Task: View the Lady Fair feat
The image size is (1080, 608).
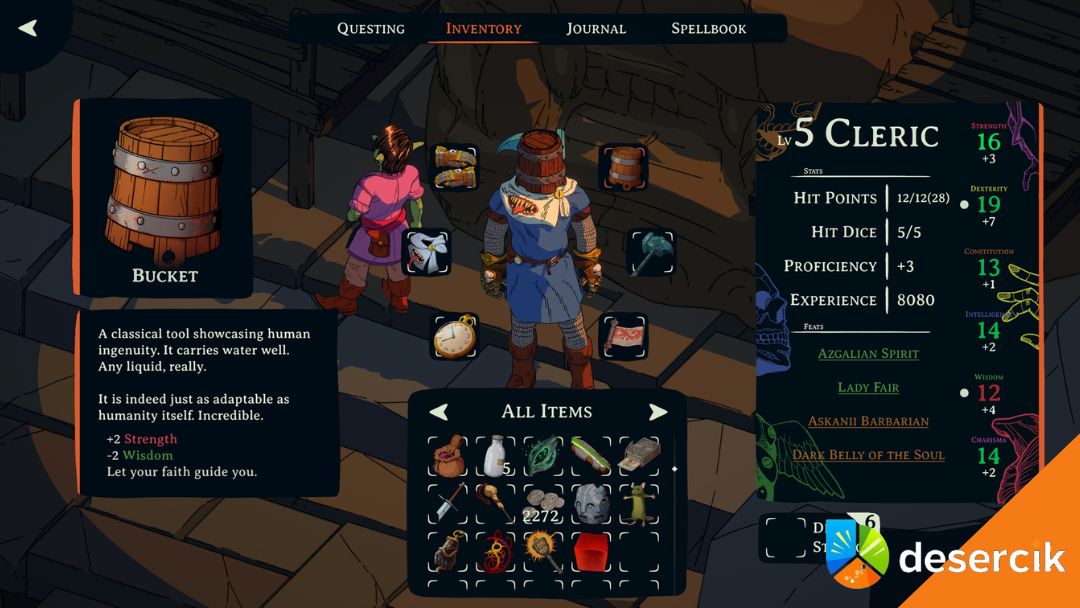Action: 868,388
